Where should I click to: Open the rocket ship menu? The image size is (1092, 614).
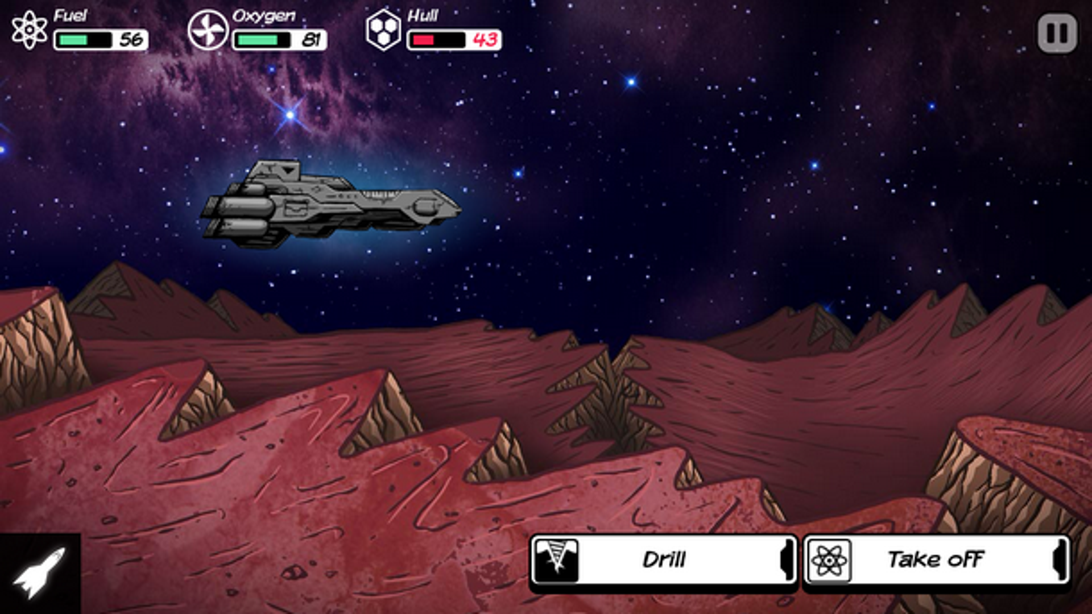point(39,572)
